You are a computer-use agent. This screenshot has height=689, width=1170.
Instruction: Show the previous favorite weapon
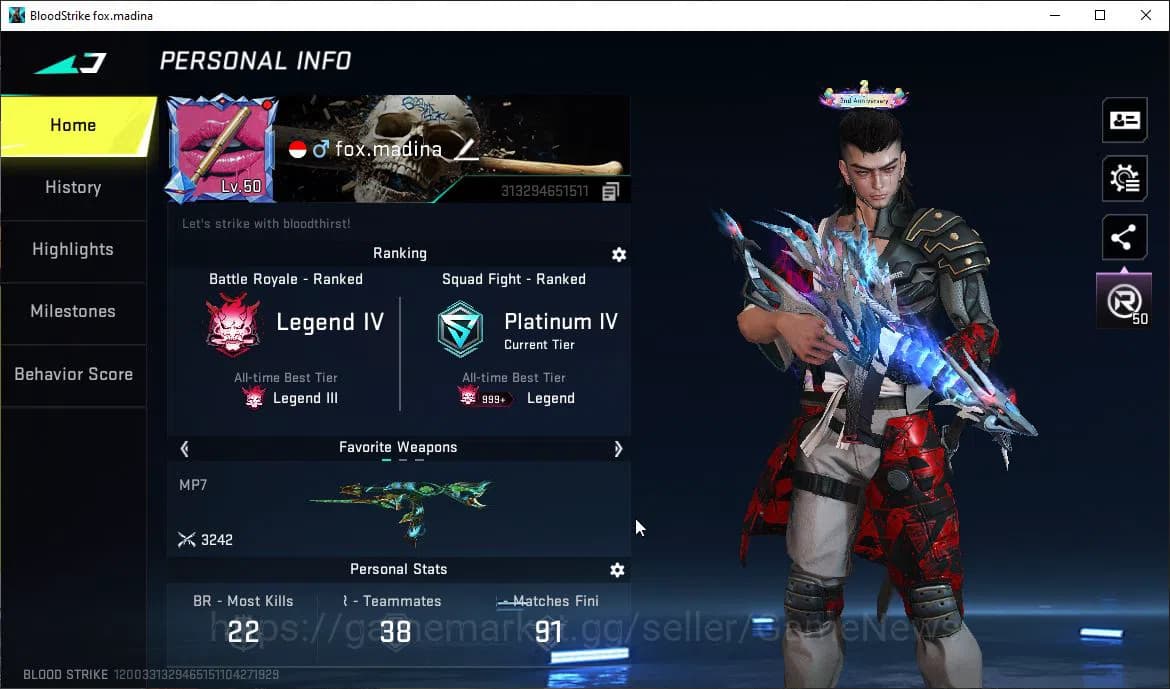pyautogui.click(x=184, y=448)
